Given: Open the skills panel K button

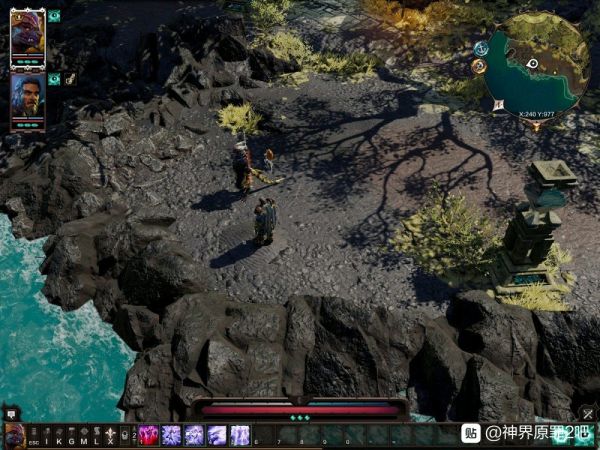Looking at the screenshot, I should 58,436.
